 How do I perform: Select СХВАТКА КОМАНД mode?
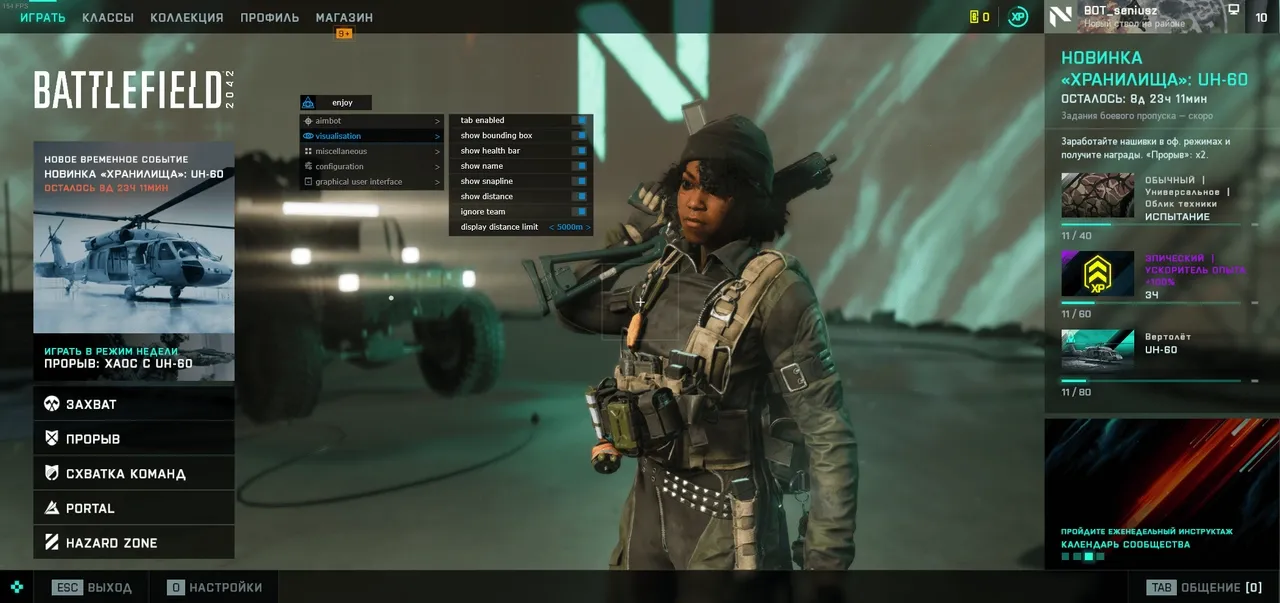coord(134,474)
